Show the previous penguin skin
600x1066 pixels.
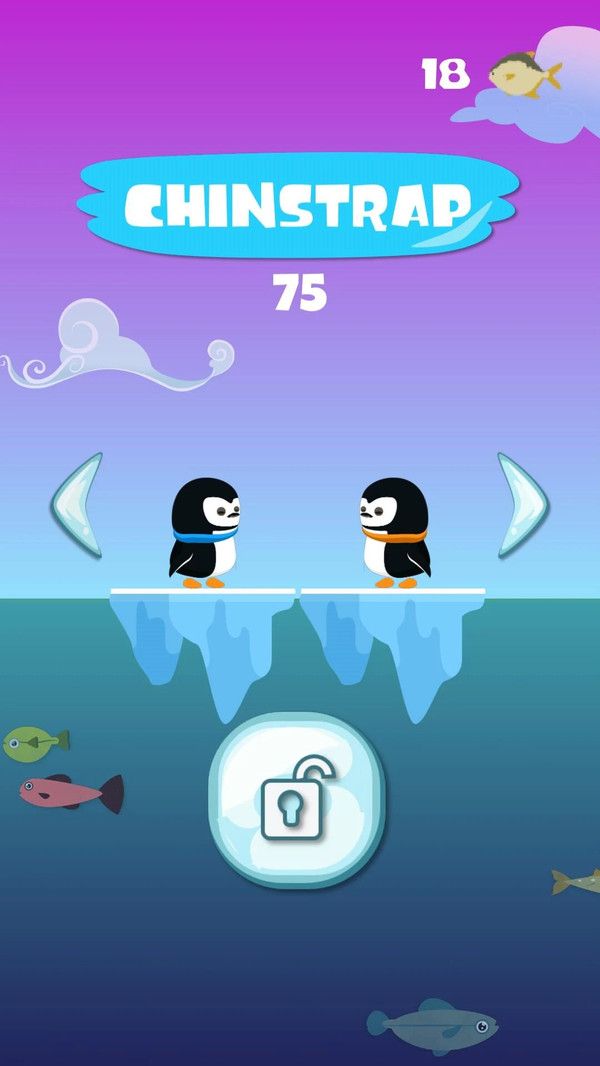point(77,505)
